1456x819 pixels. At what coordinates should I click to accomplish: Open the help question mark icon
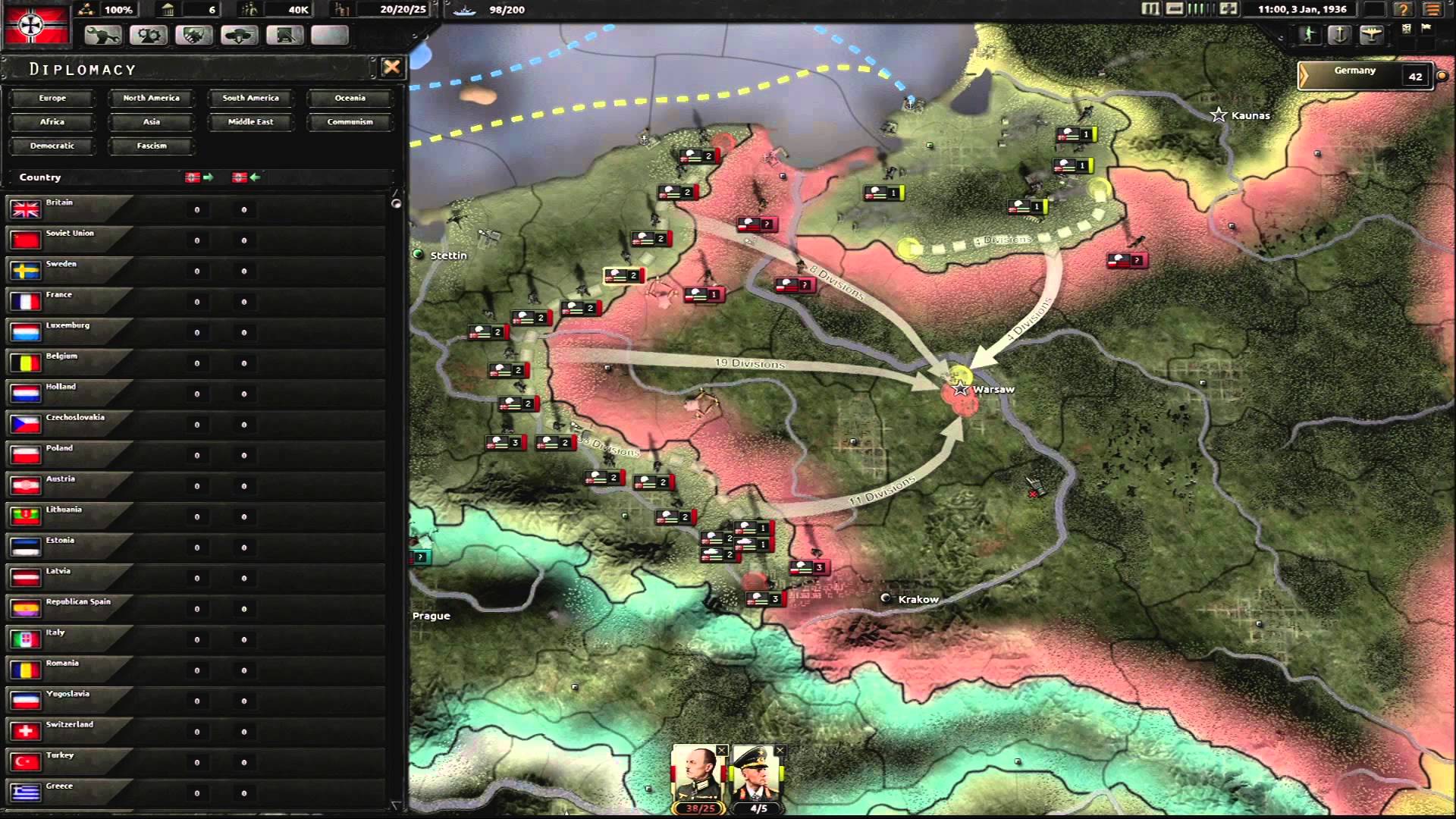[x=1404, y=10]
